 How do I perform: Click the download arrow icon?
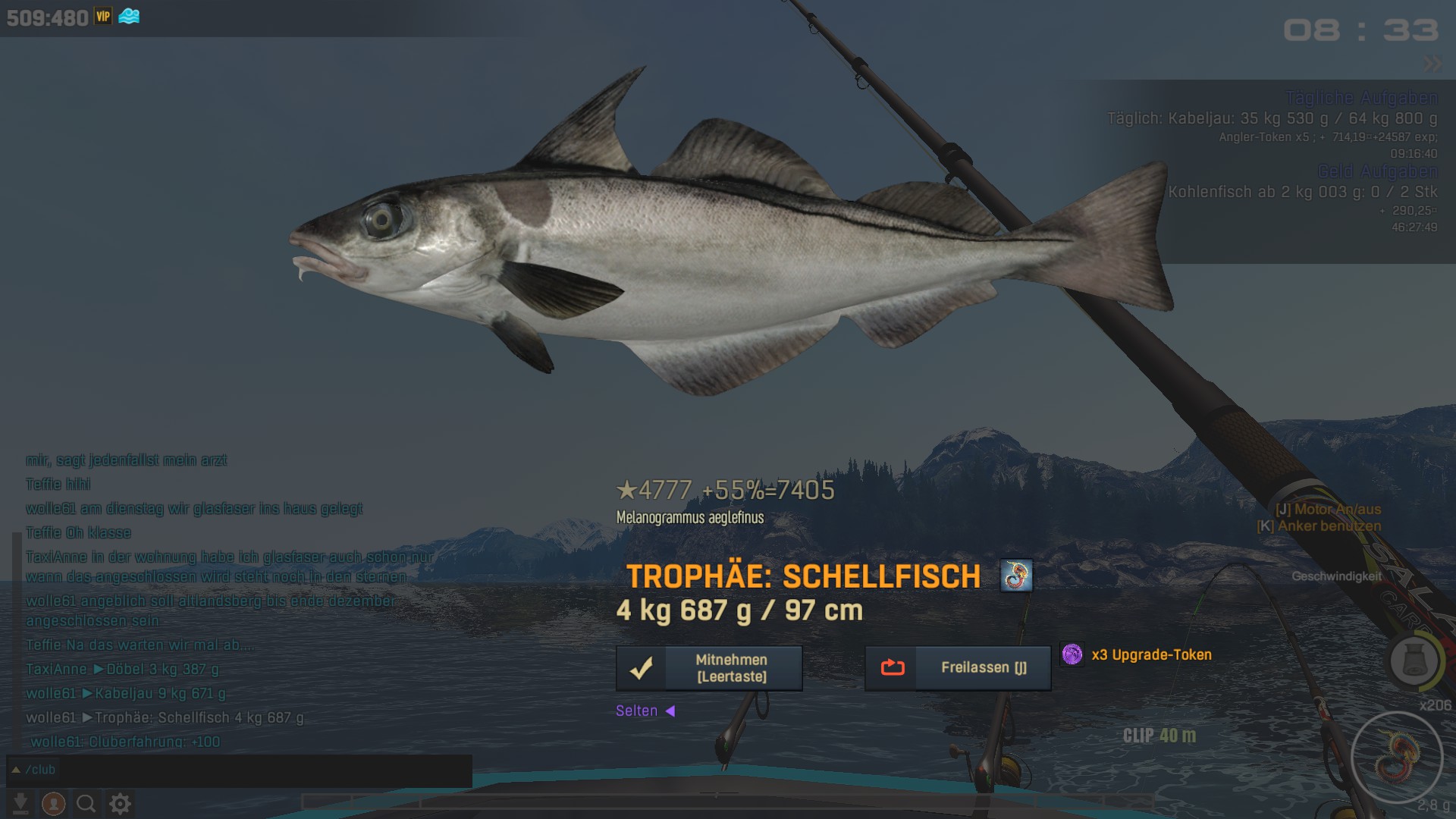(x=20, y=803)
